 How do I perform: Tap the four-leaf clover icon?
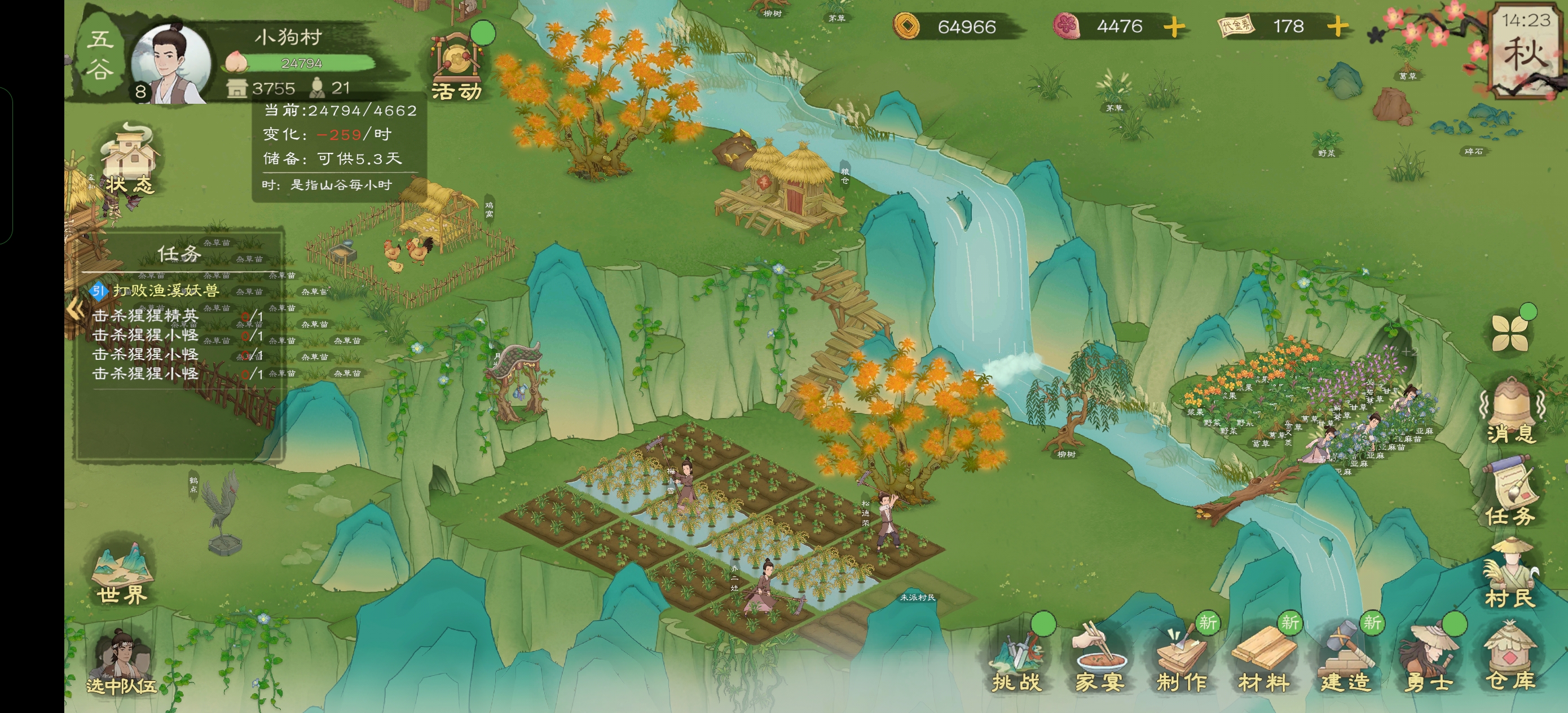click(x=1510, y=333)
